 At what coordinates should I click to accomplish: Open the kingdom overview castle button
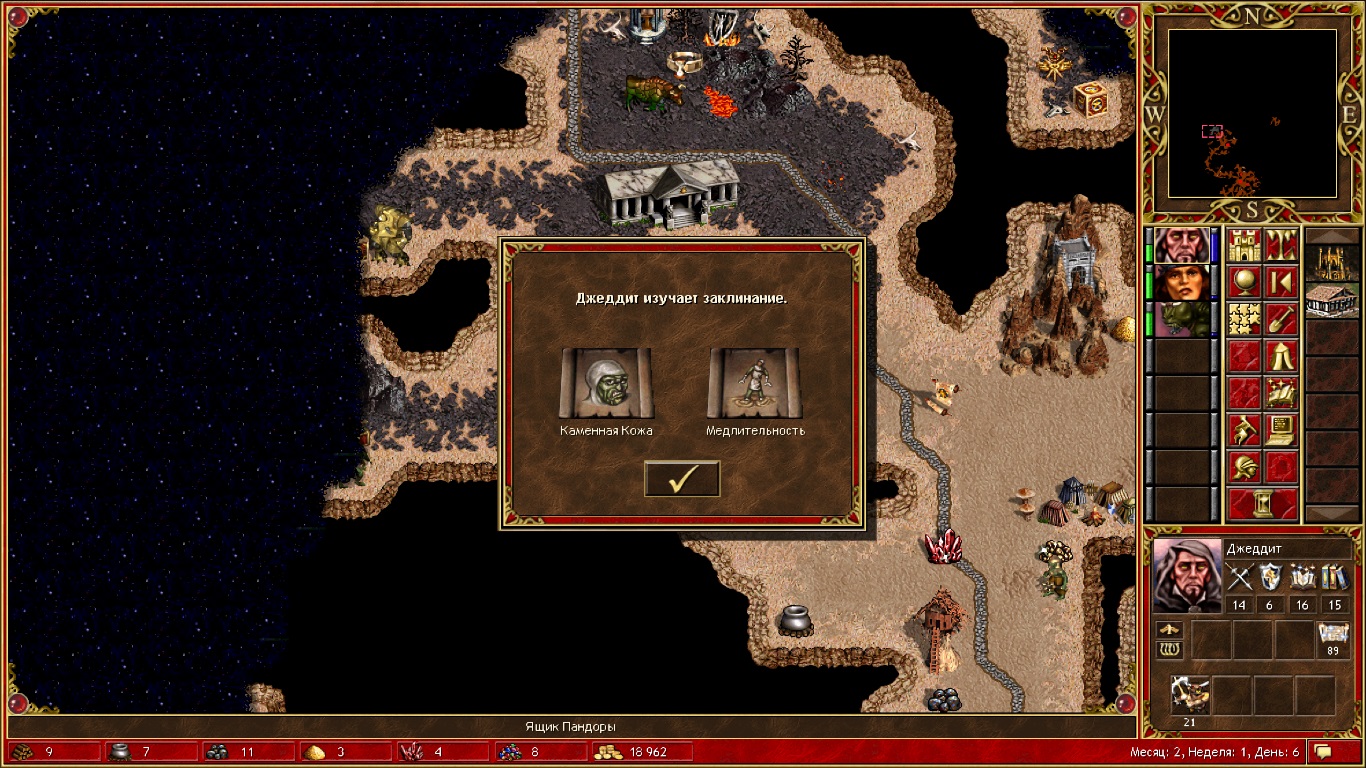pos(1245,246)
